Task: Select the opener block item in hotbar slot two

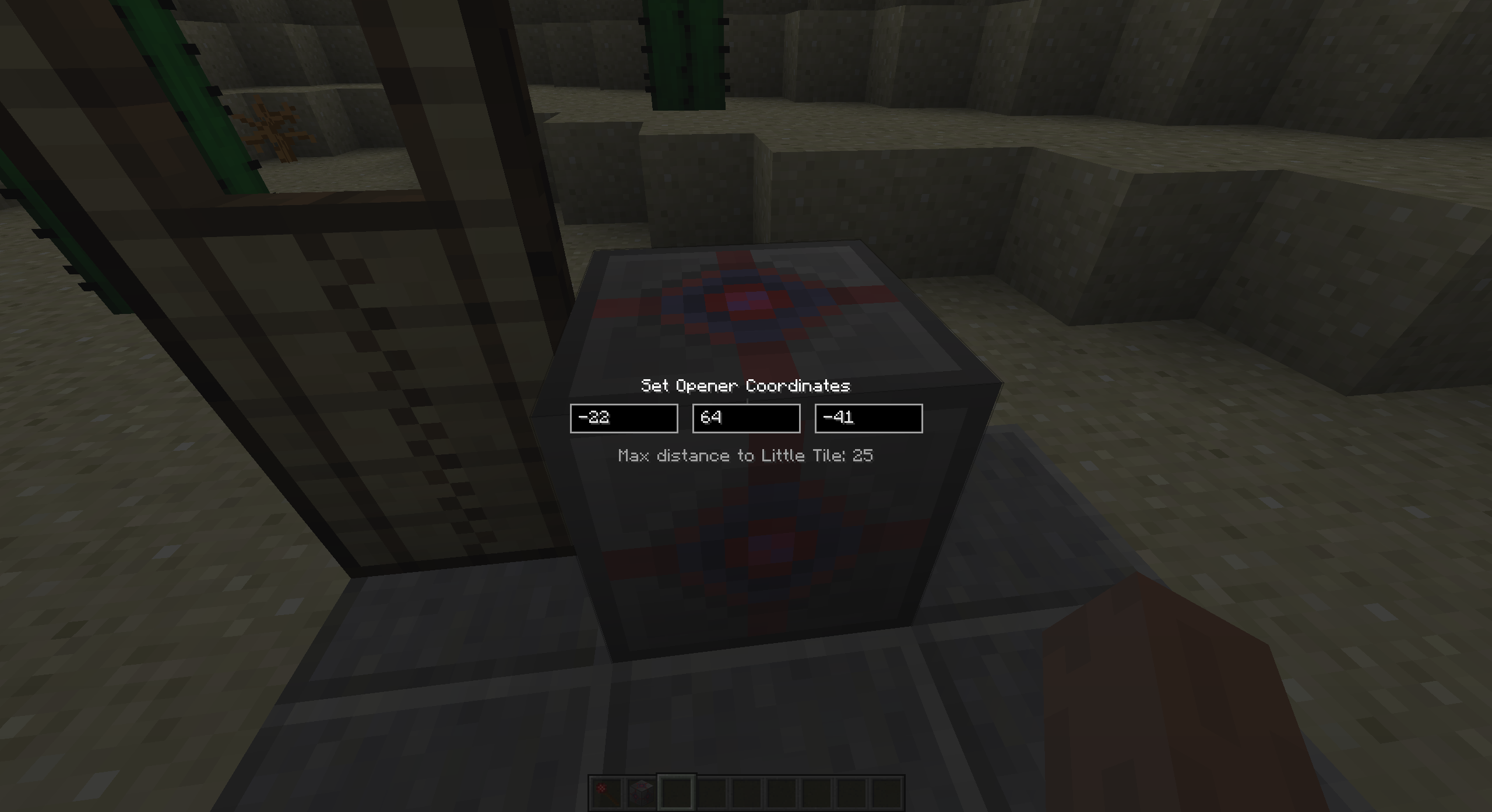Action: (641, 793)
